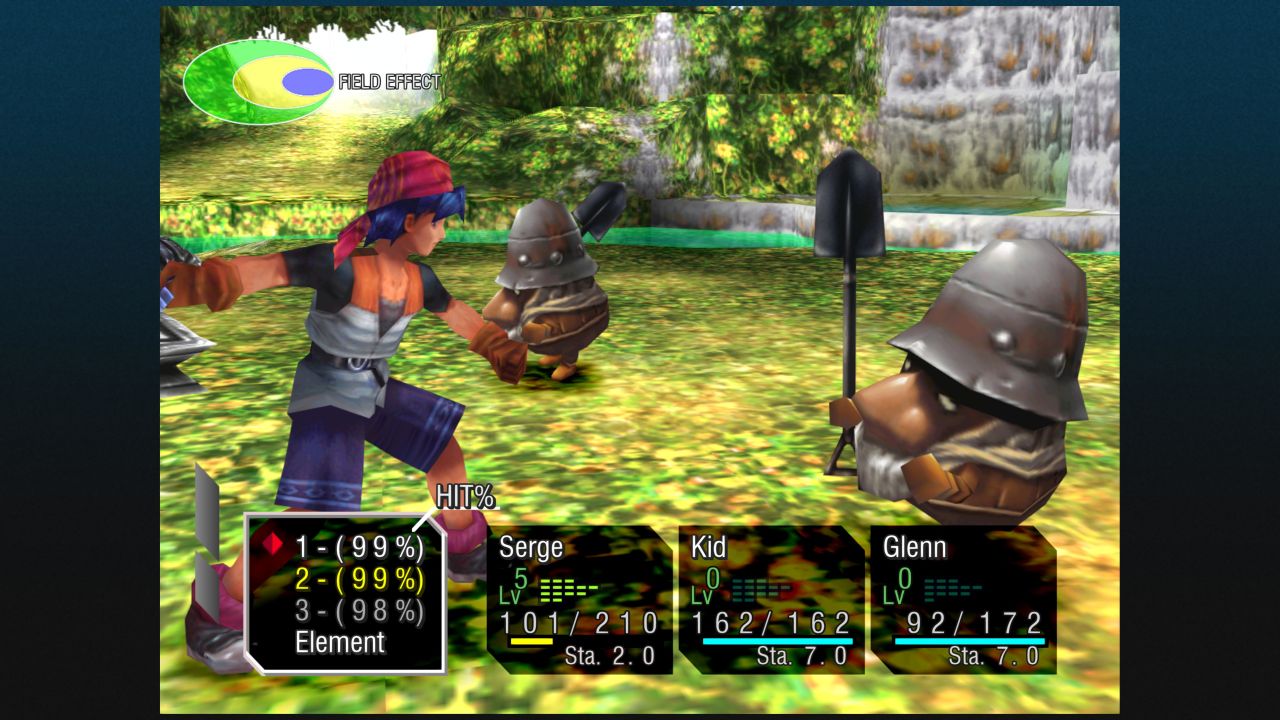Image resolution: width=1280 pixels, height=720 pixels.
Task: Select attack option 1 at 99%
Action: pos(359,547)
